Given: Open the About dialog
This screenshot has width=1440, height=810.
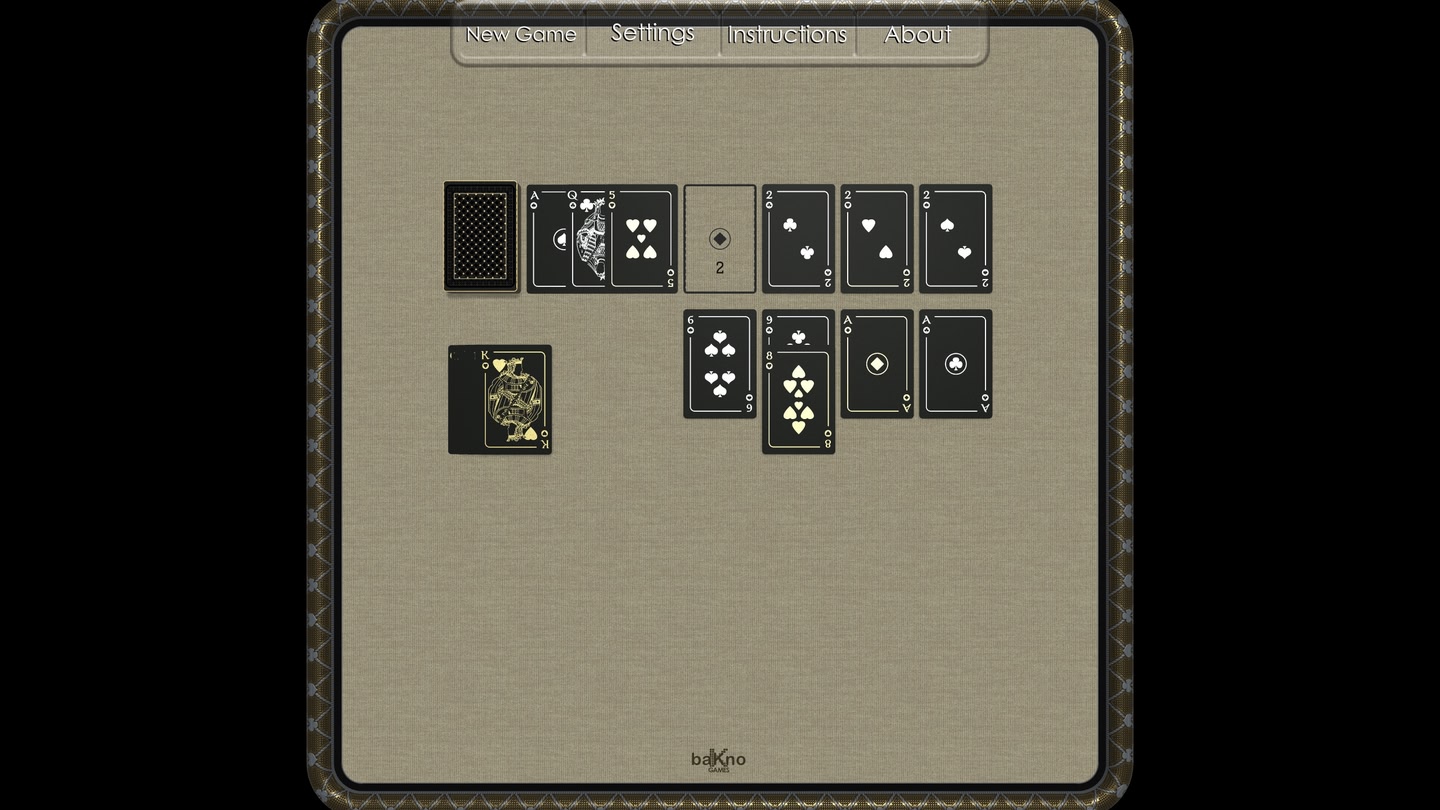Looking at the screenshot, I should coord(916,33).
